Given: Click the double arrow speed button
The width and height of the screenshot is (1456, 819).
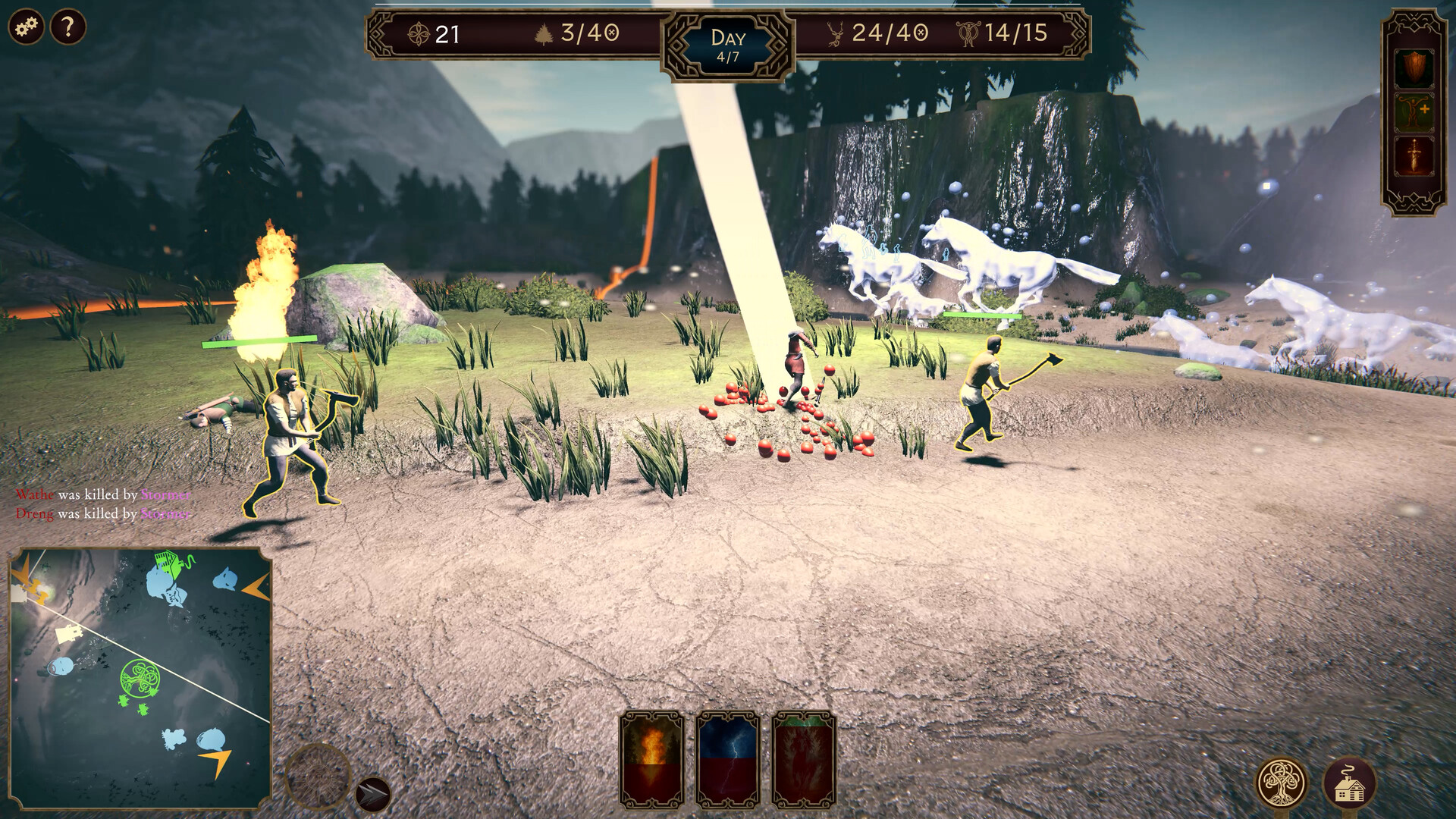Looking at the screenshot, I should click(x=372, y=794).
